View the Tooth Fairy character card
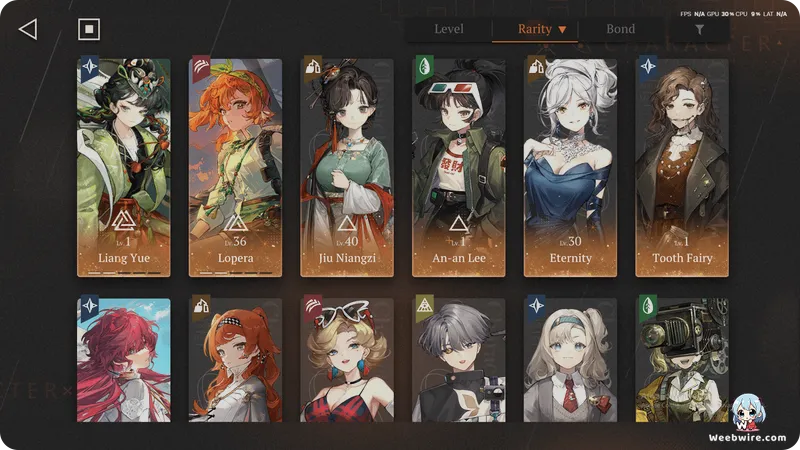The height and width of the screenshot is (450, 800). [682, 167]
